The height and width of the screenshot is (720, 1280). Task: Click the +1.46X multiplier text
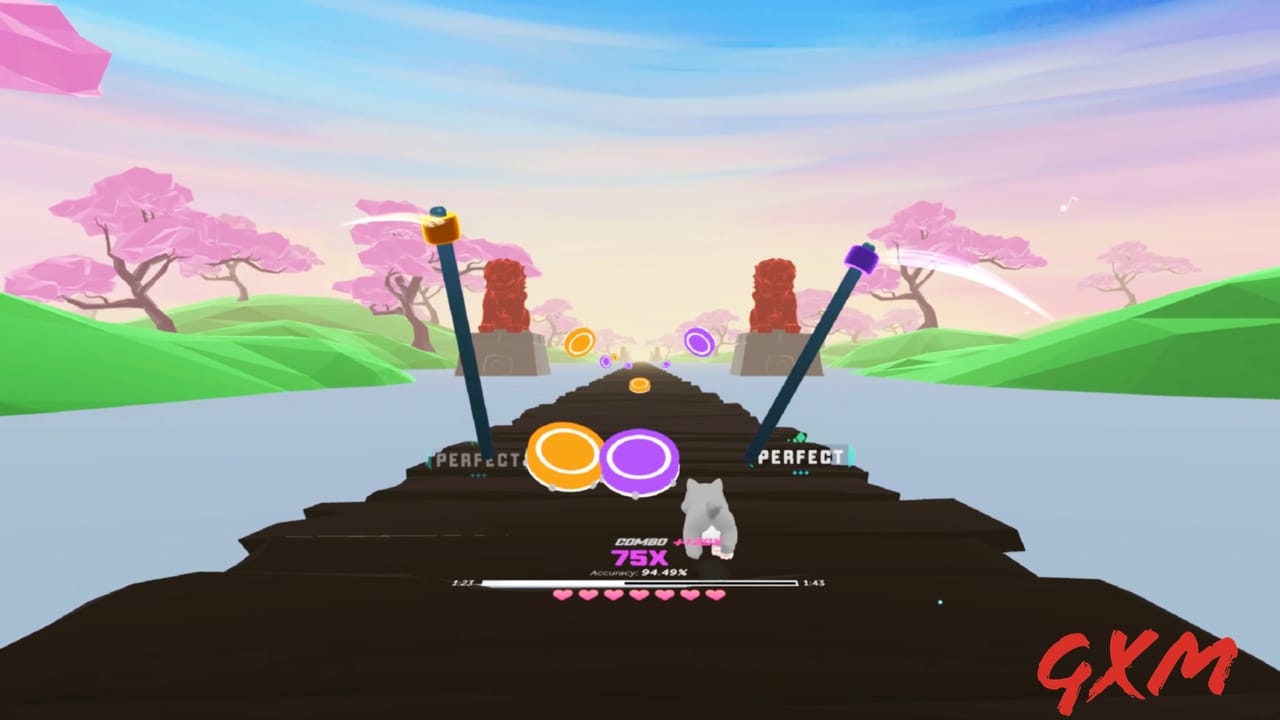697,541
